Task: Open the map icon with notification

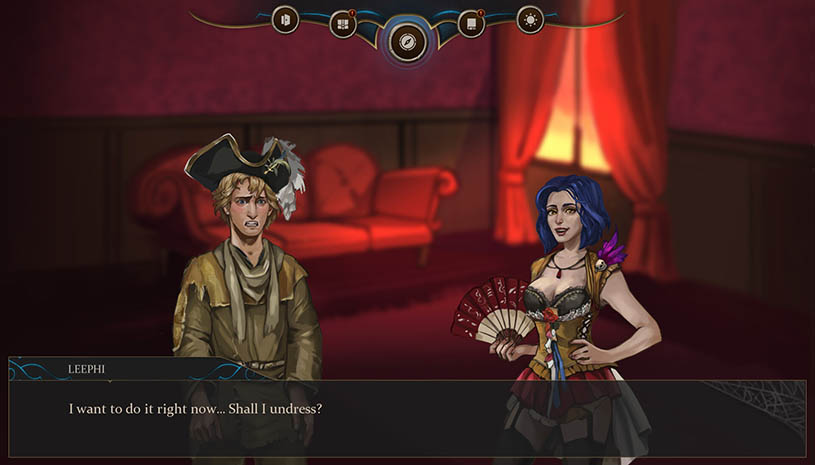Action: [343, 24]
